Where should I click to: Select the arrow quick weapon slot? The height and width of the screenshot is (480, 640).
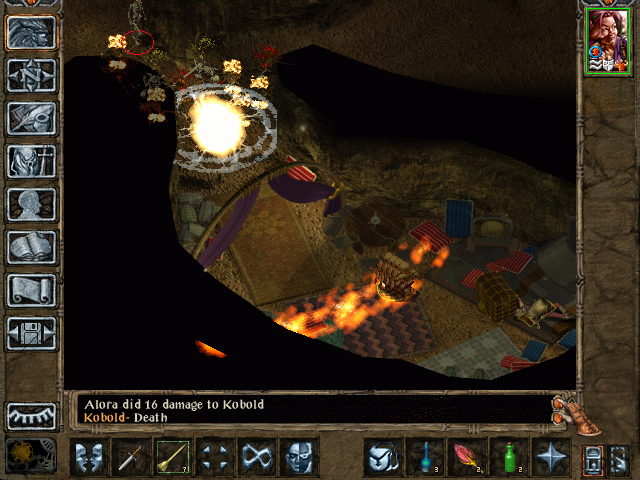tap(173, 458)
